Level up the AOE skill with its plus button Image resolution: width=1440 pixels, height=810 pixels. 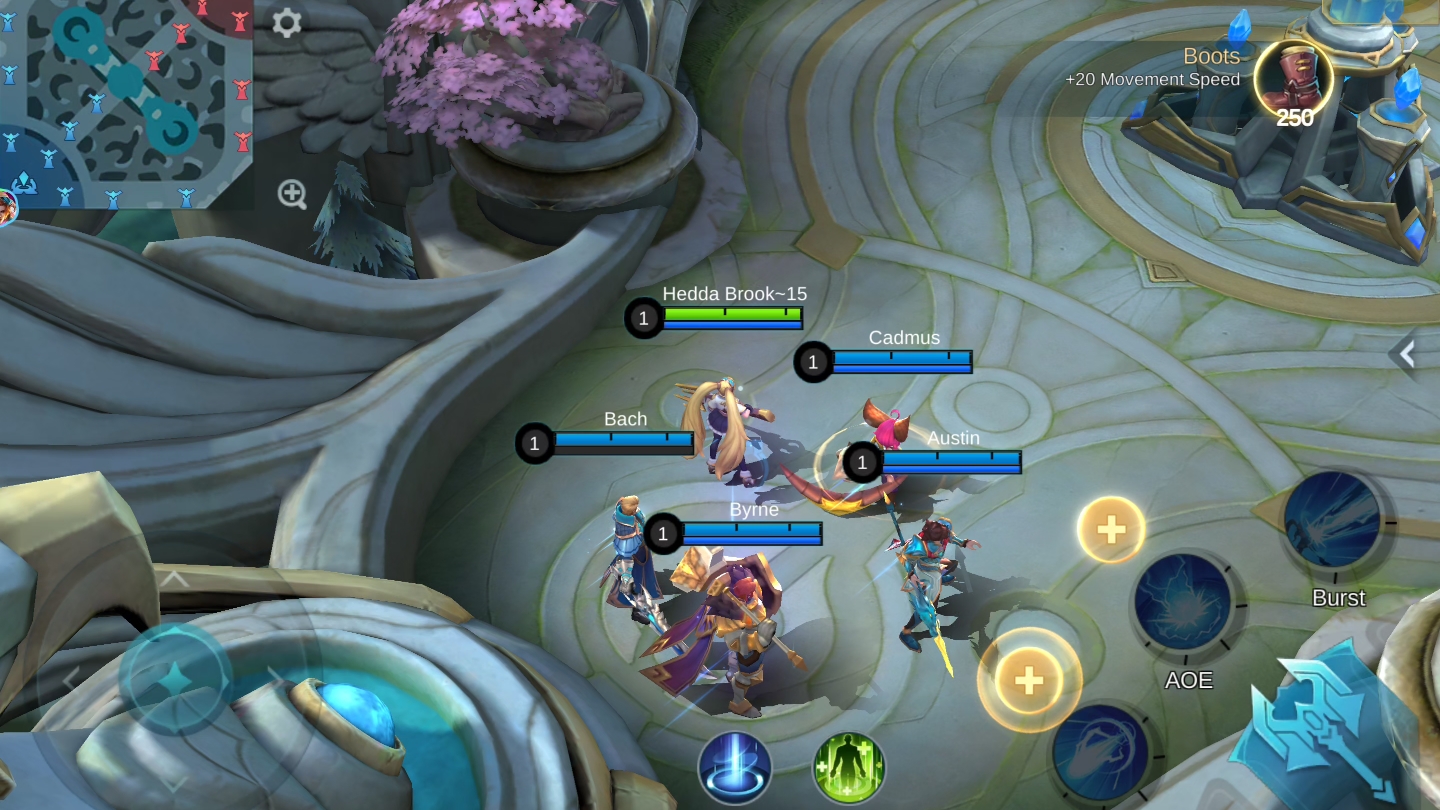(1111, 529)
